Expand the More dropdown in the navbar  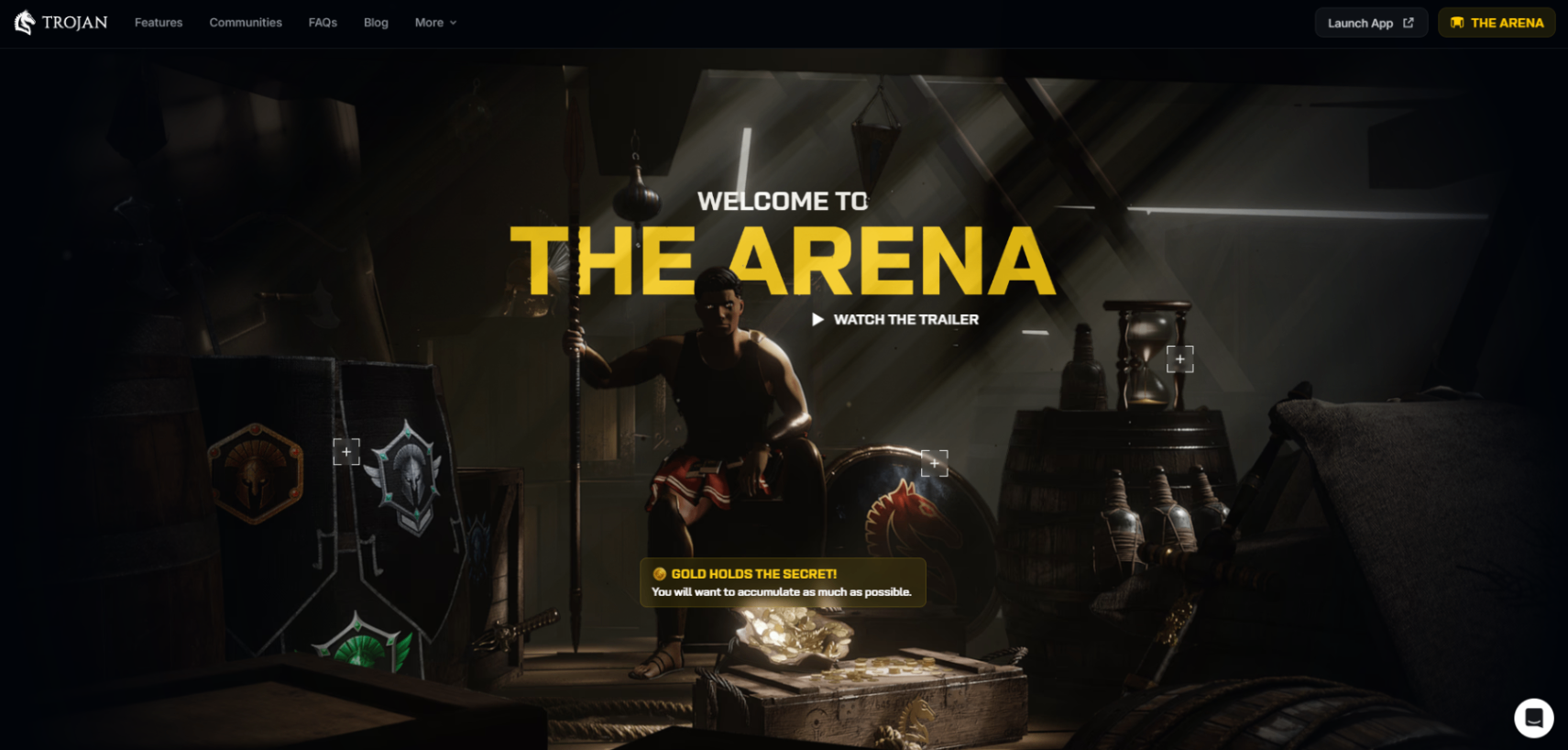[x=434, y=22]
